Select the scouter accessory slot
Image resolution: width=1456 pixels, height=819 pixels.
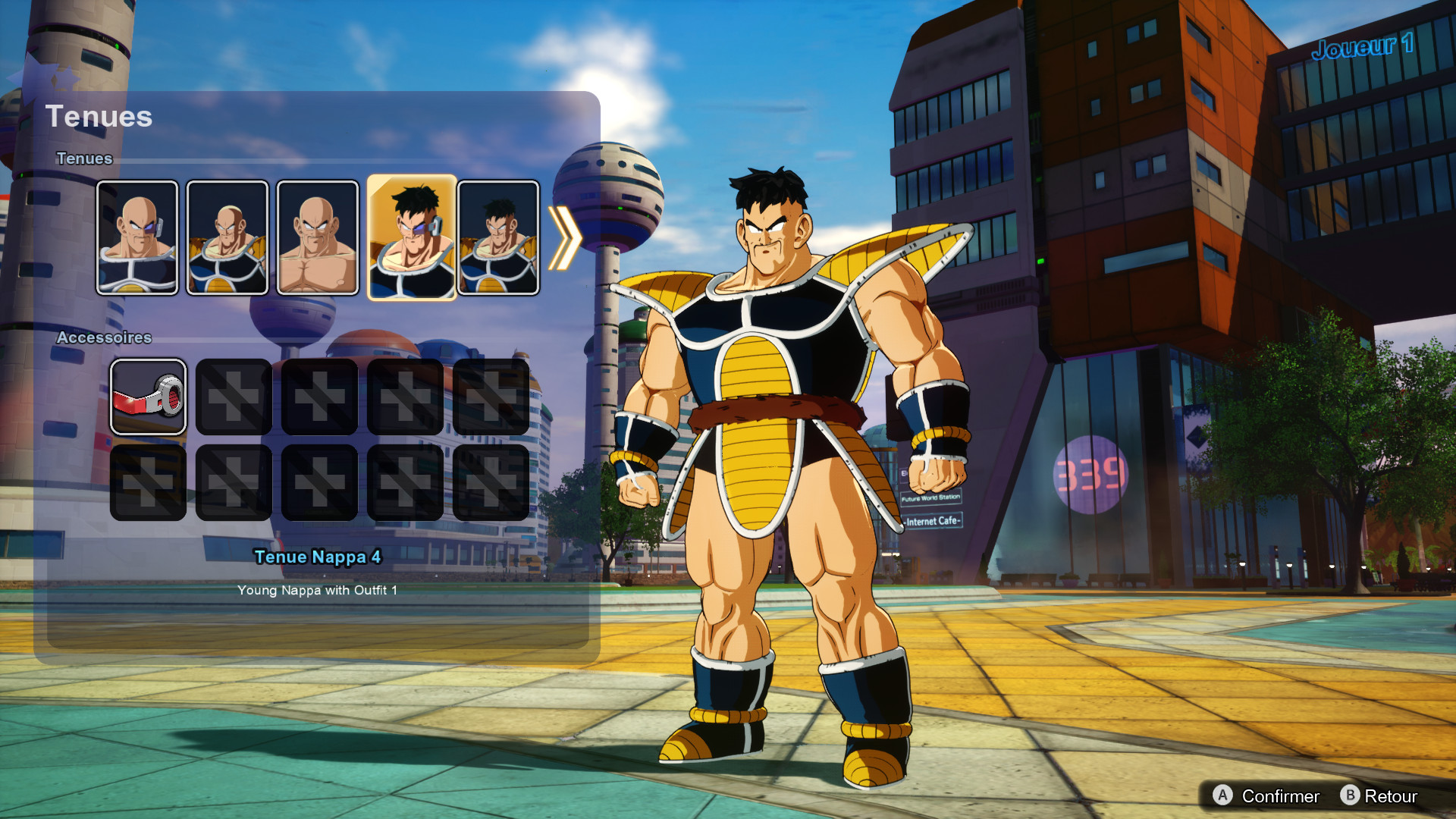[149, 395]
